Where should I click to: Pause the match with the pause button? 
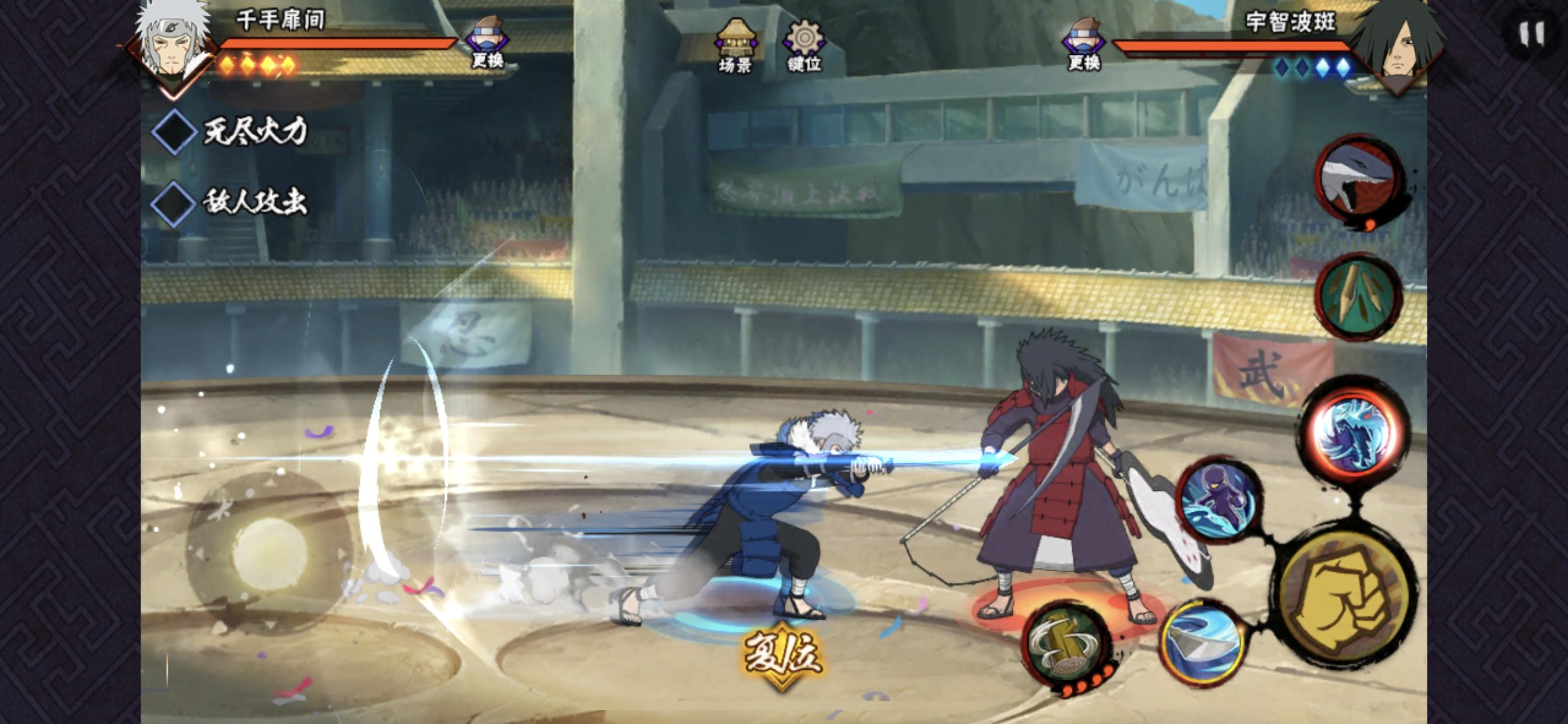coord(1531,33)
